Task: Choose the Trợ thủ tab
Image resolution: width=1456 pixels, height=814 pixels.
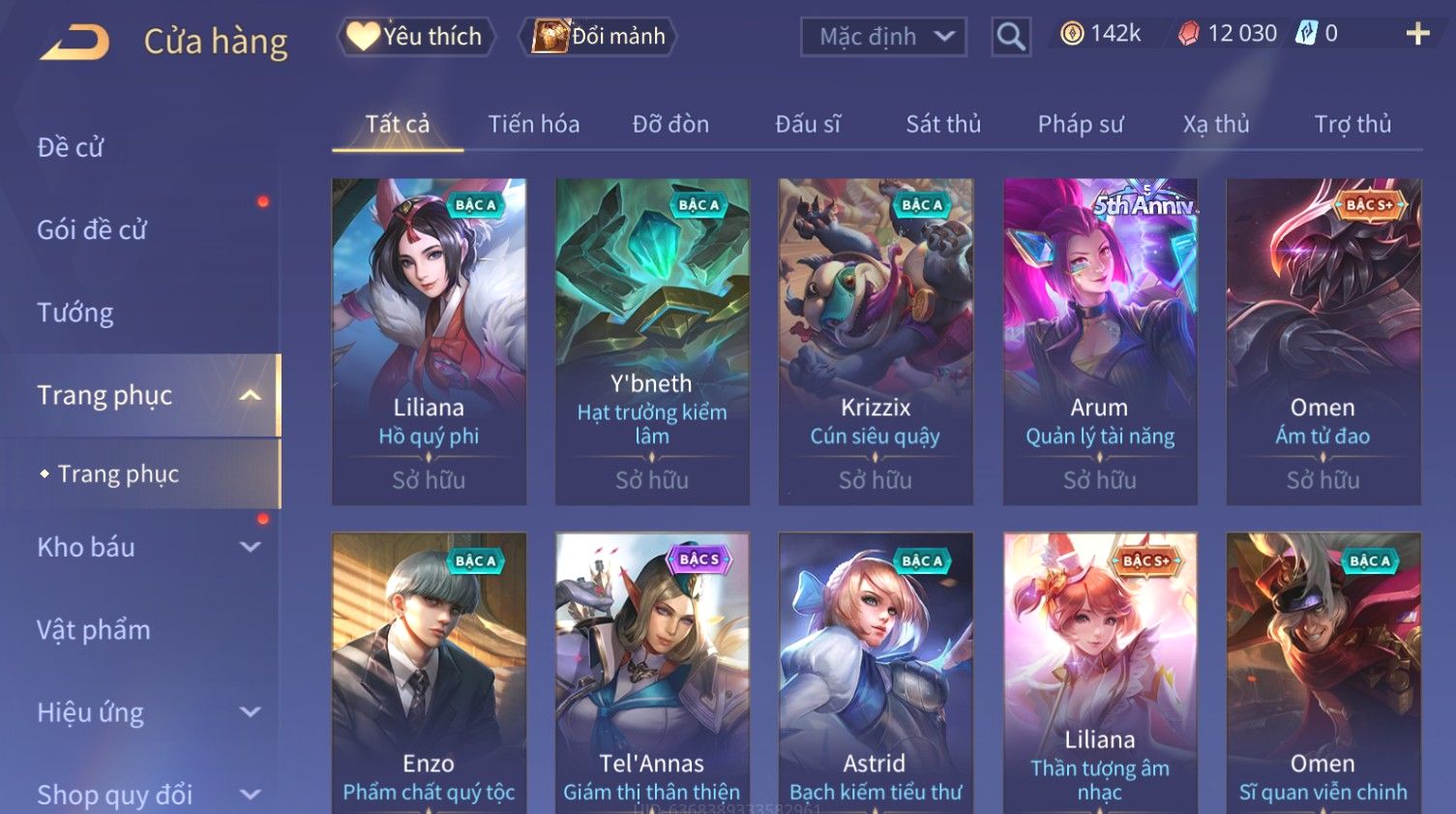Action: [x=1352, y=124]
